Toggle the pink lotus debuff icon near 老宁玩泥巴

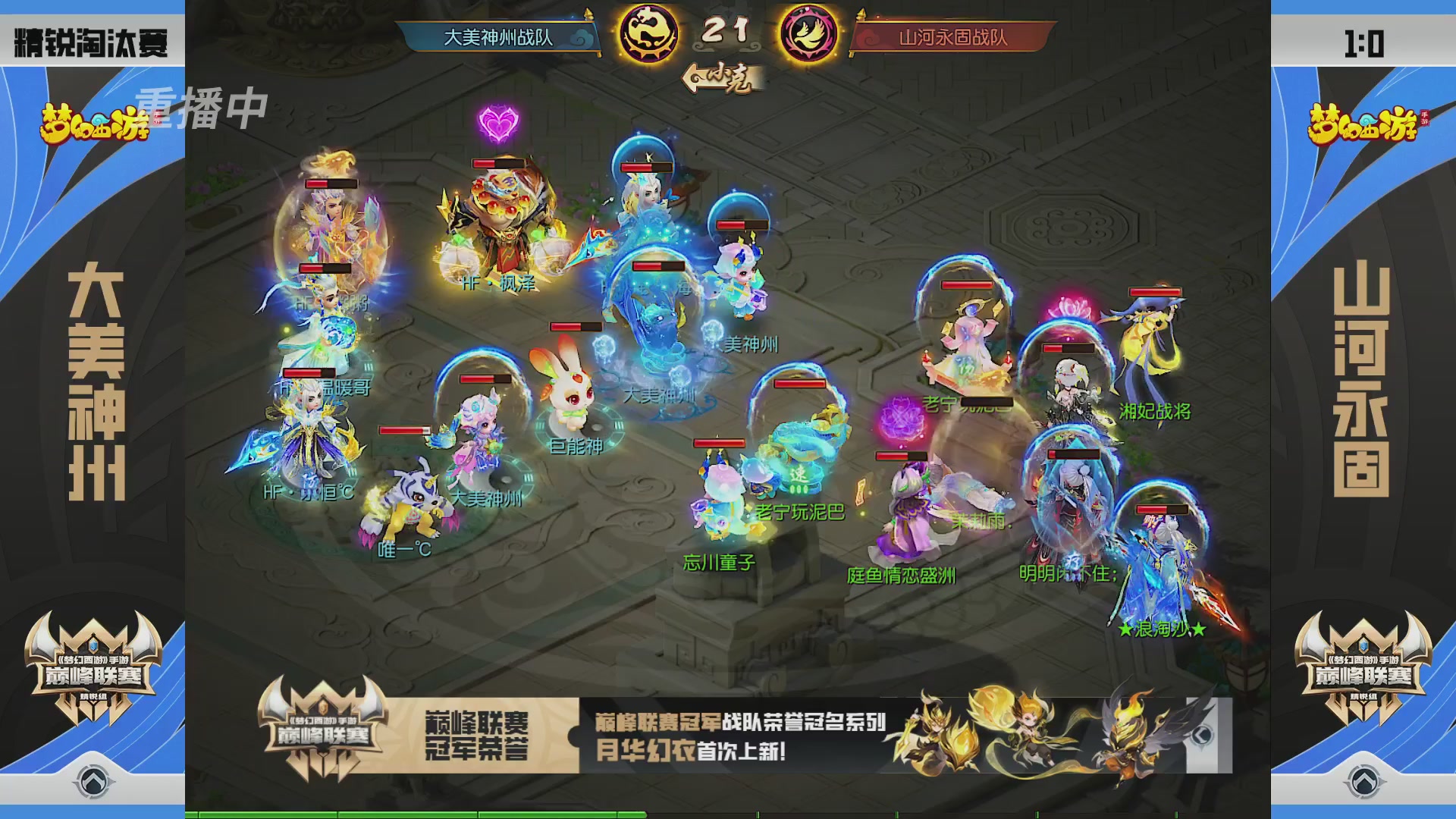click(x=902, y=416)
